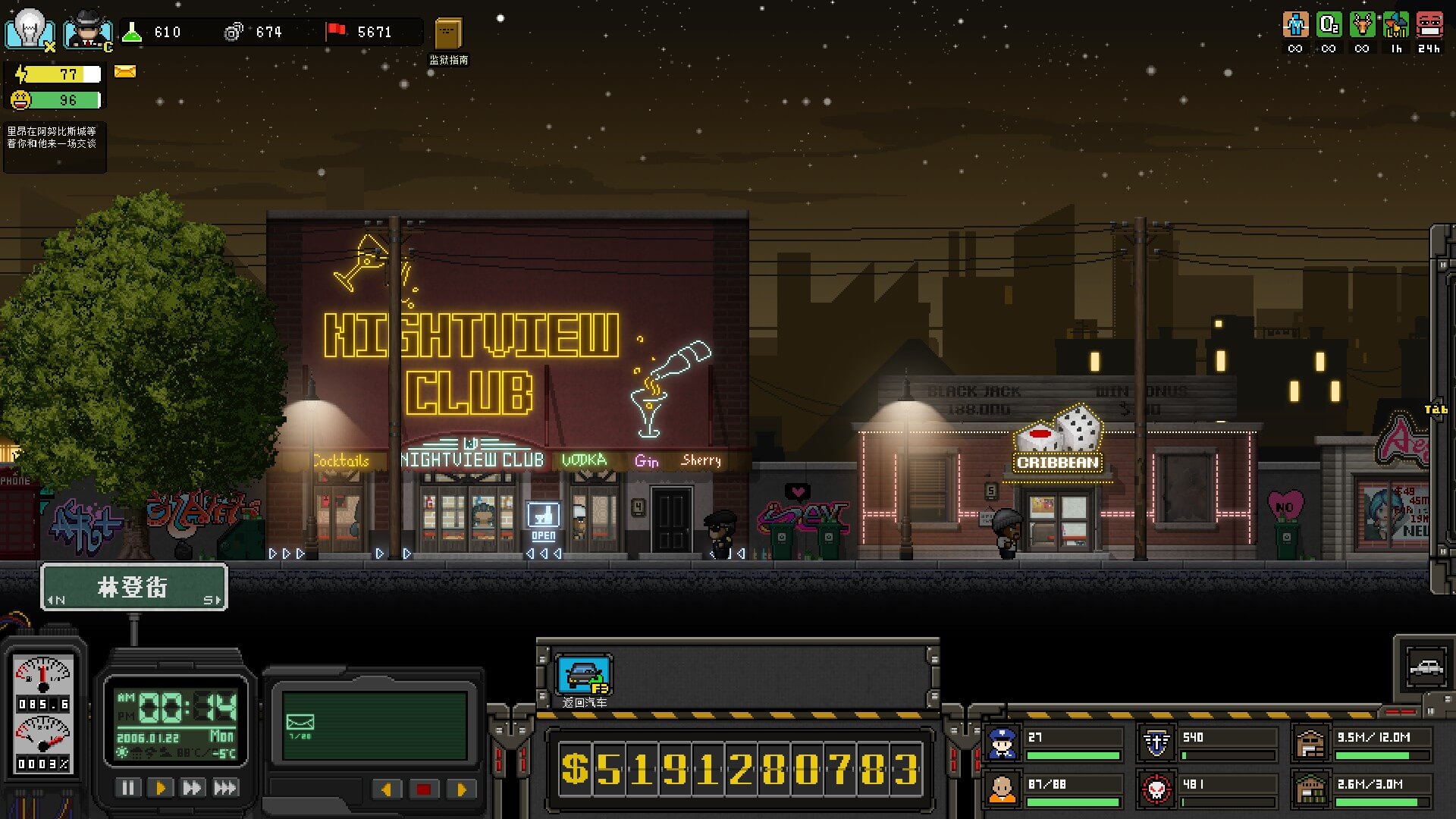Viewport: 1456px width, 819px height.
Task: Set time to normal play speed
Action: pyautogui.click(x=160, y=788)
